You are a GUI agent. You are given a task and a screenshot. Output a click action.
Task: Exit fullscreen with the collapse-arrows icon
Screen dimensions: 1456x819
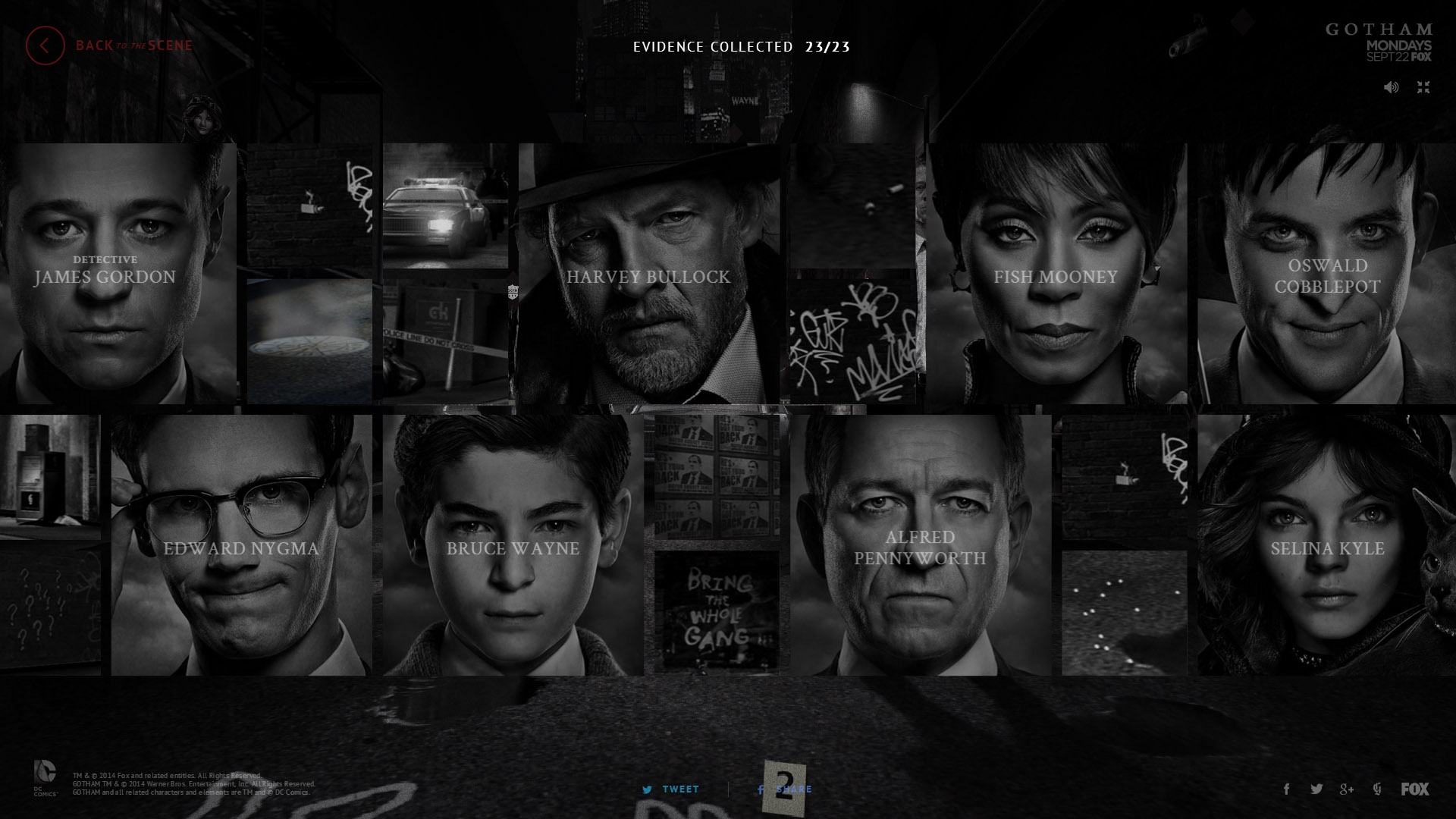point(1423,87)
